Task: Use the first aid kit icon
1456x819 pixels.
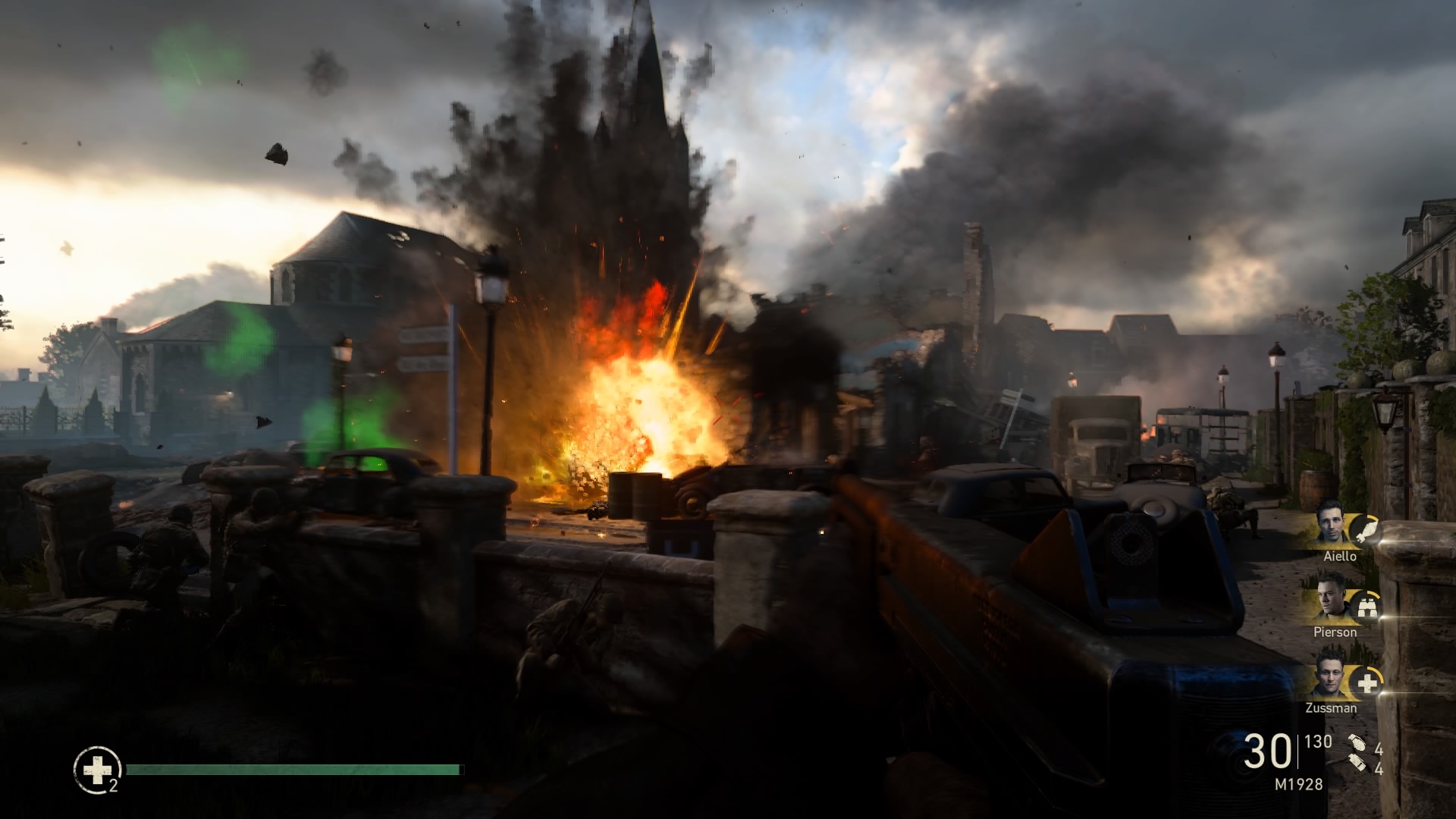Action: coord(97,770)
